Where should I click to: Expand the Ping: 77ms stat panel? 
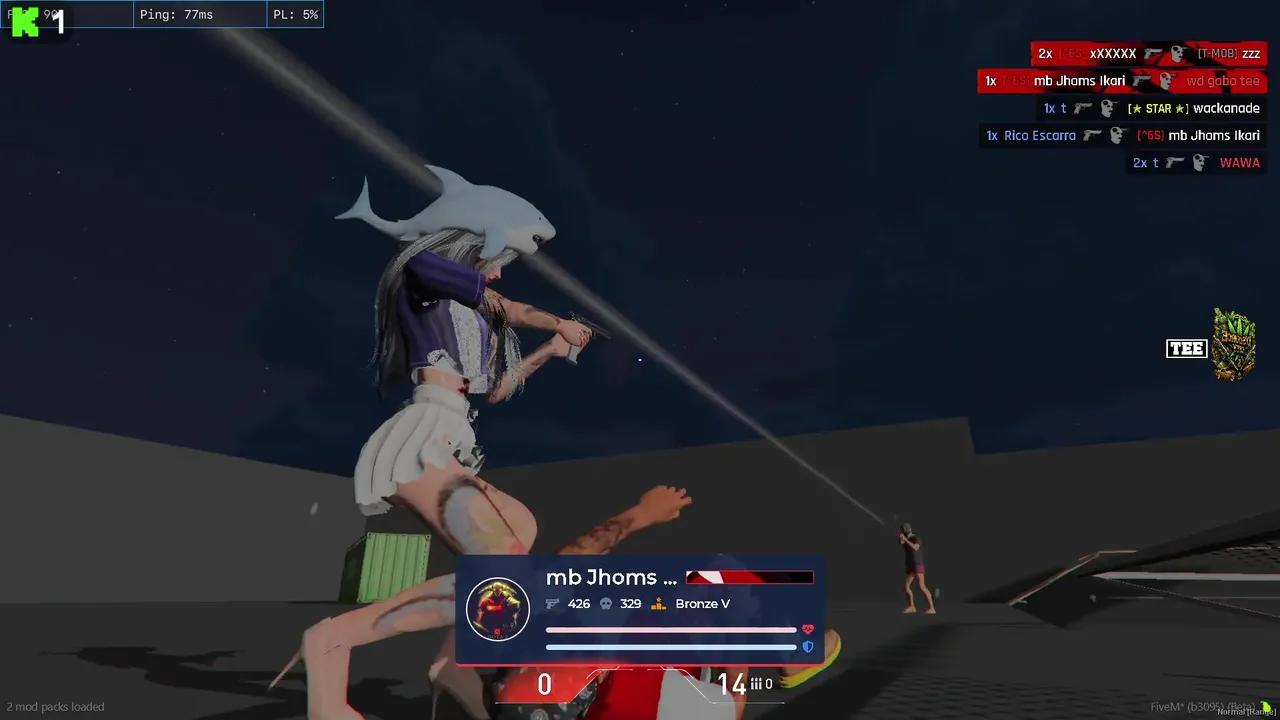coord(177,14)
